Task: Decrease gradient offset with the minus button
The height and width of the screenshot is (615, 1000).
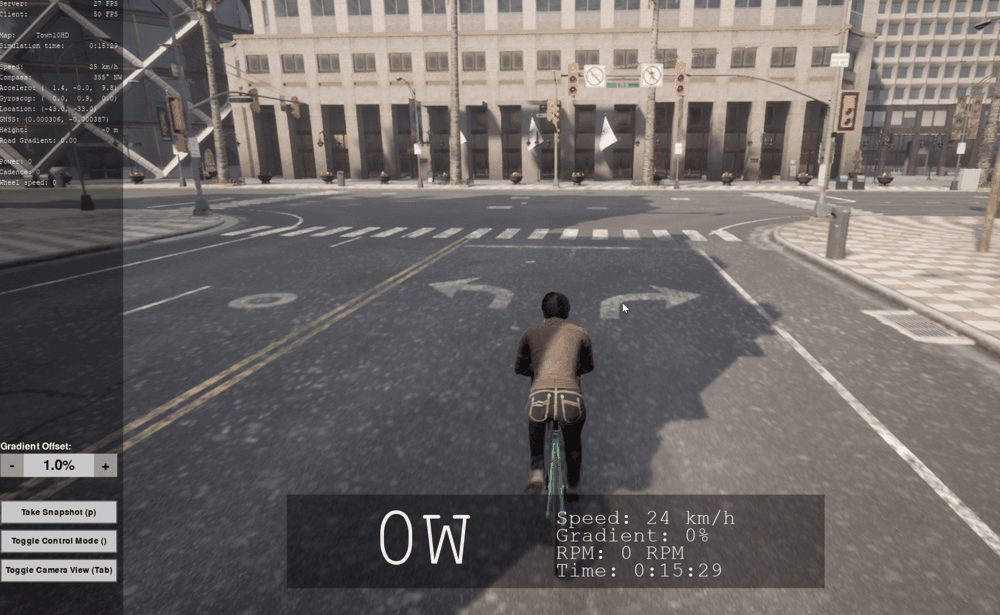Action: click(11, 465)
